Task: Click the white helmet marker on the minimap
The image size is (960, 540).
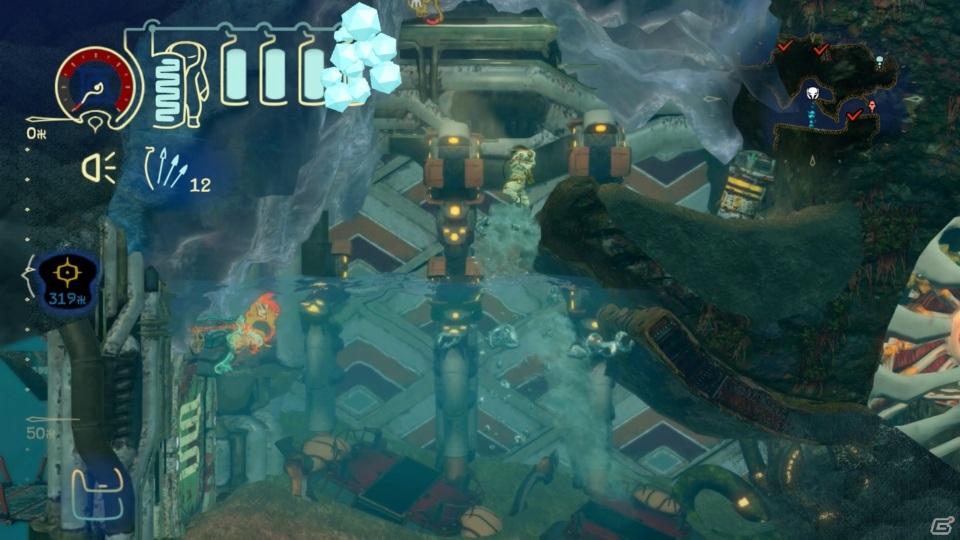Action: click(x=813, y=94)
